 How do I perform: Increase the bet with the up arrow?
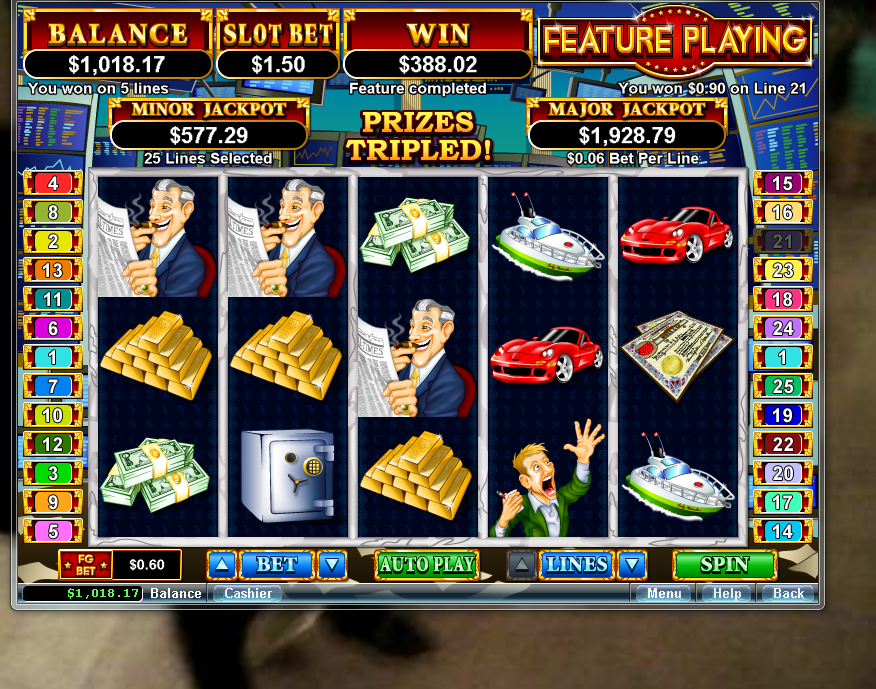click(222, 565)
